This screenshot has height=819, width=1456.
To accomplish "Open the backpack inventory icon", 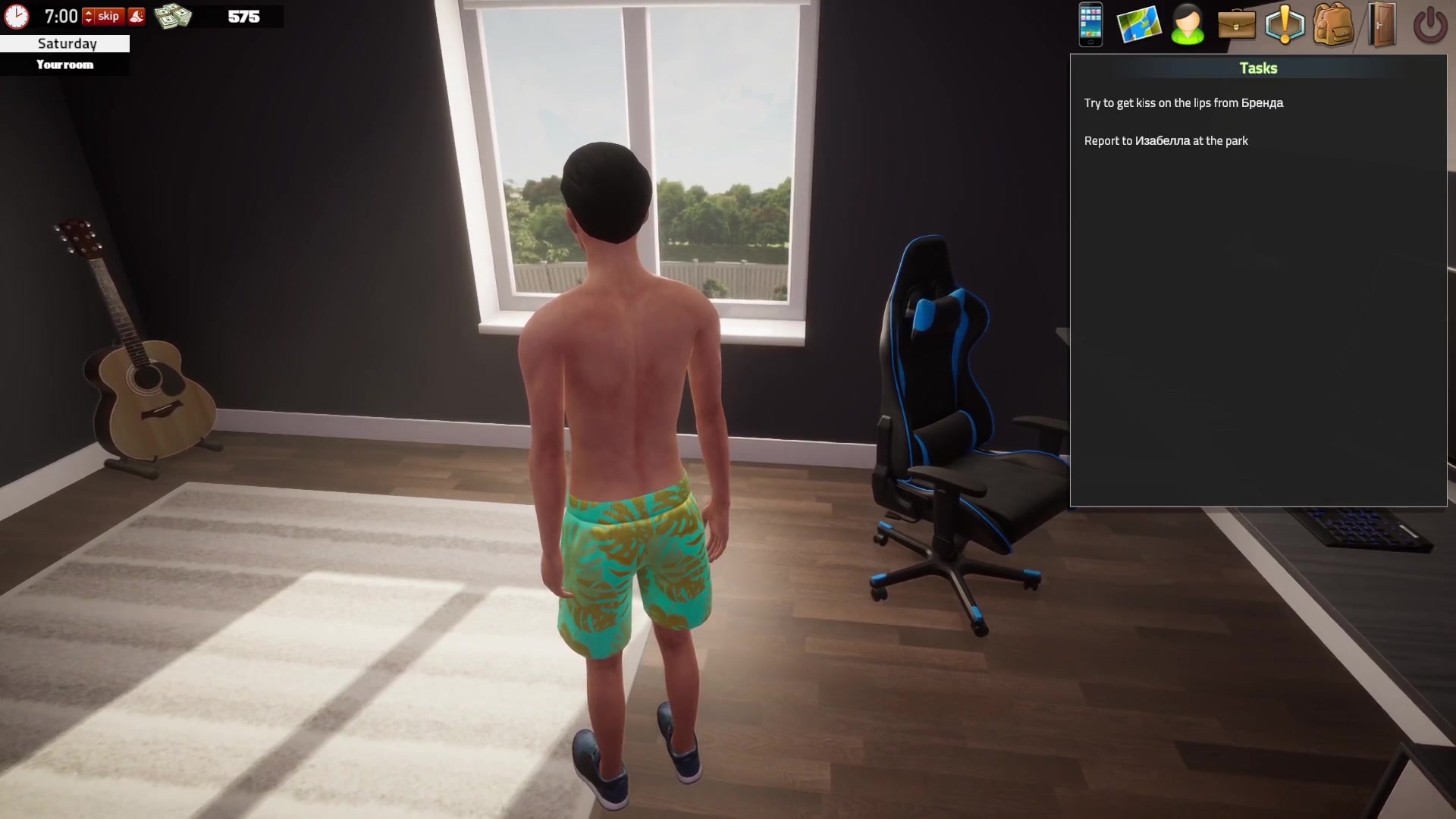I will click(1333, 25).
